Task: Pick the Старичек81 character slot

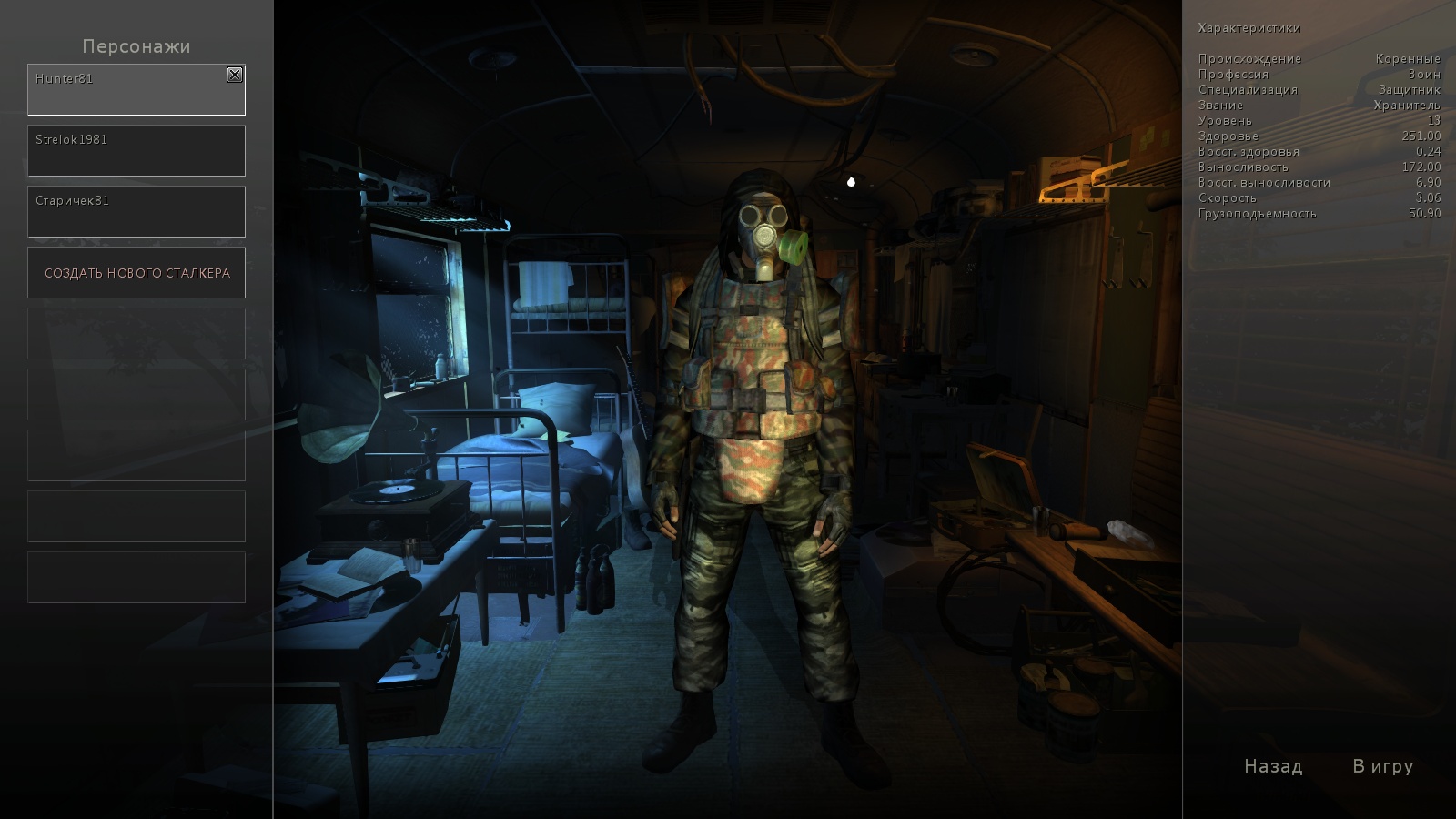Action: [x=136, y=212]
